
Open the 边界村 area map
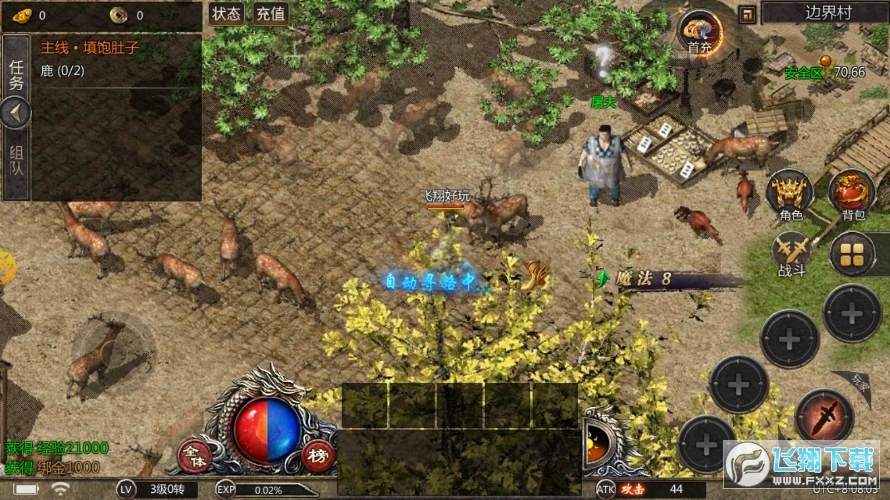coord(824,13)
